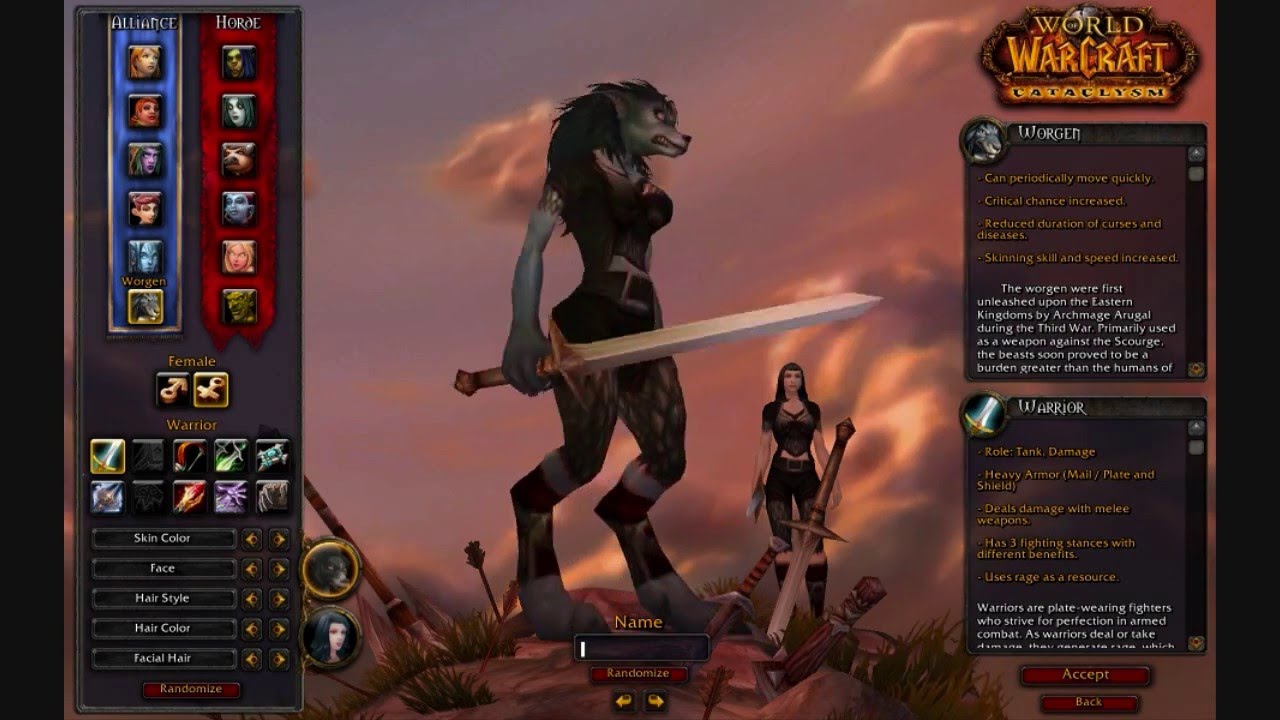
Task: Choose the Hunter class icon
Action: (x=190, y=456)
